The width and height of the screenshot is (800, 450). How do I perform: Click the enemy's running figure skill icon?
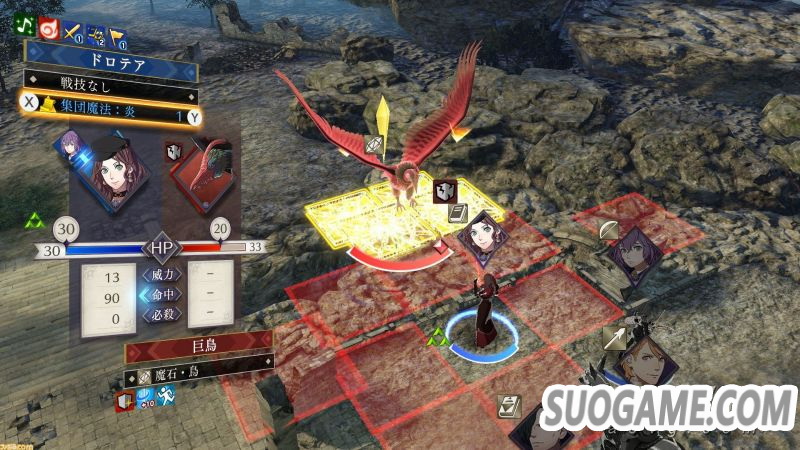click(166, 398)
